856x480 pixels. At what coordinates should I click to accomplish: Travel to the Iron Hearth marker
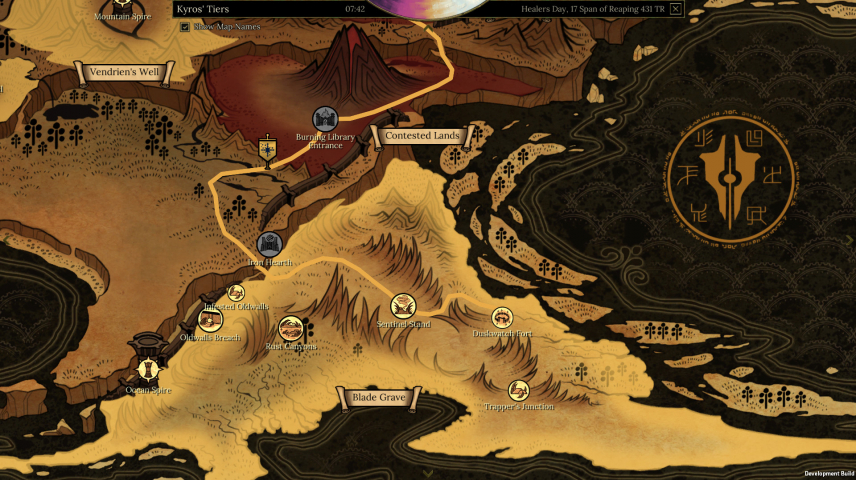coord(269,243)
